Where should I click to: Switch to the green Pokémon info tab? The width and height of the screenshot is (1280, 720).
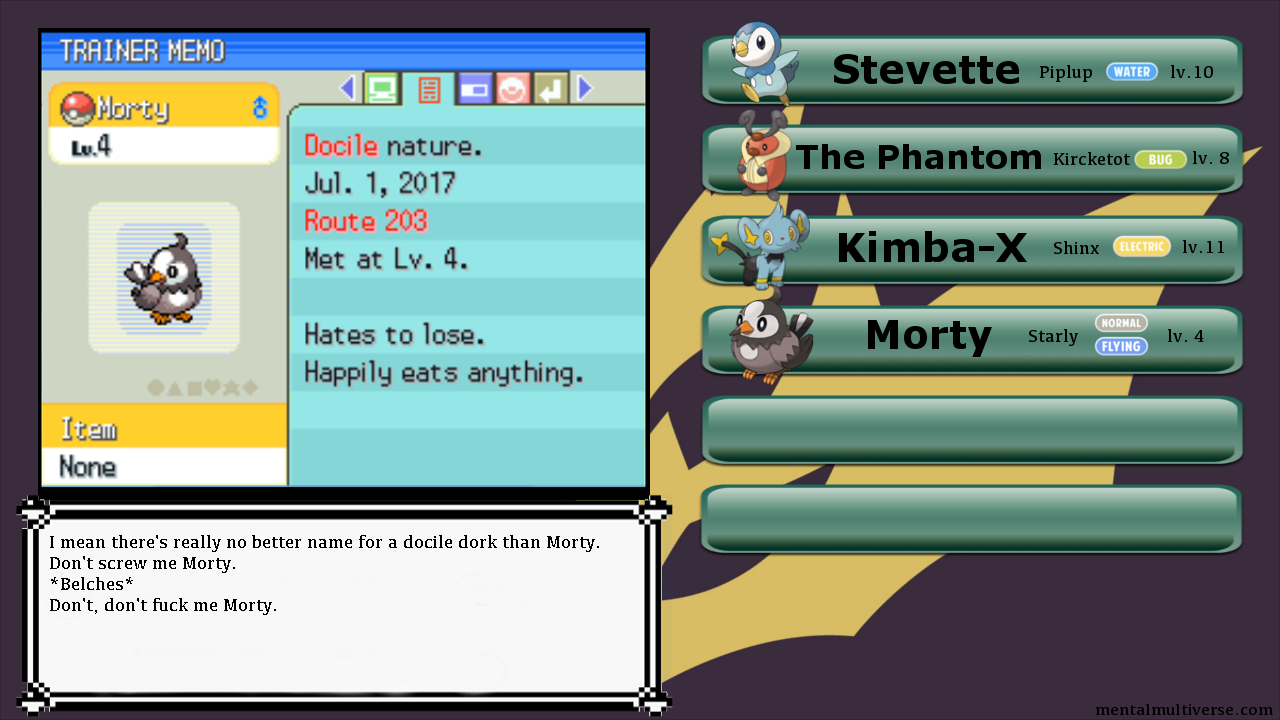pos(380,89)
